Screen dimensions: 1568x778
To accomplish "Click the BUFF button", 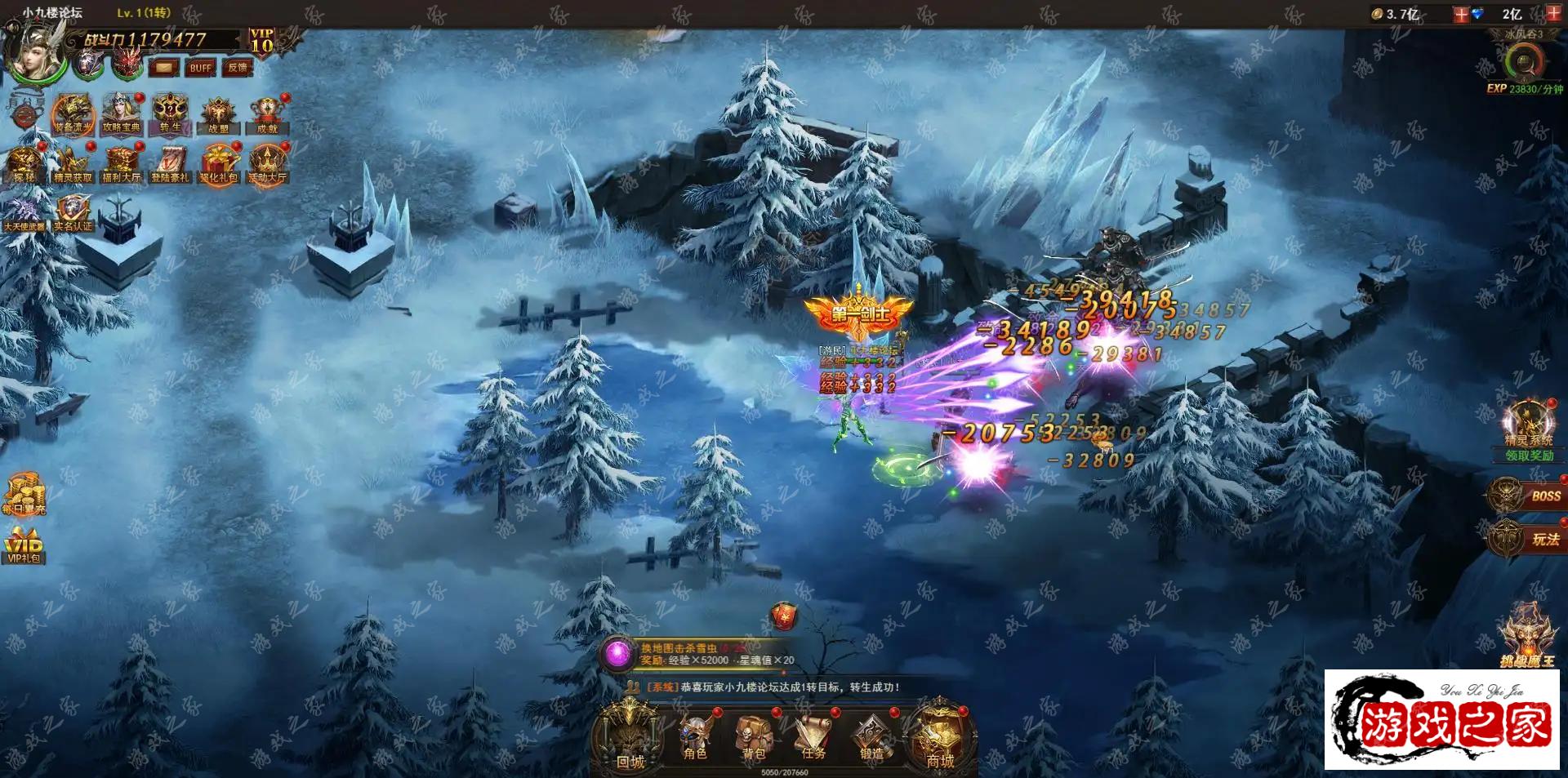I will [200, 67].
